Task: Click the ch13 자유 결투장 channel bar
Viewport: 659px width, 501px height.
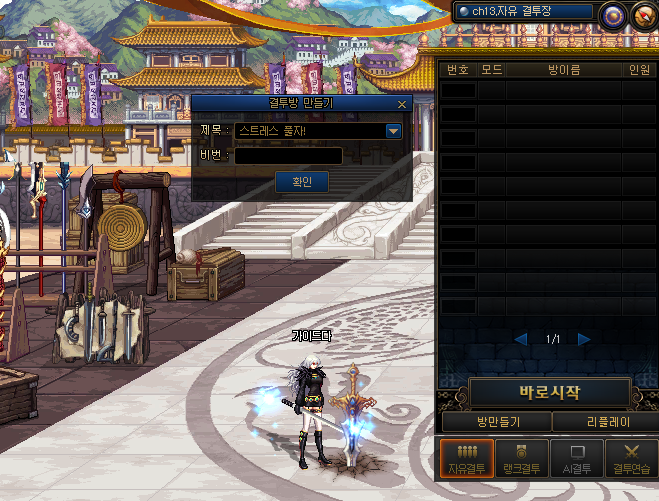Action: coord(521,11)
